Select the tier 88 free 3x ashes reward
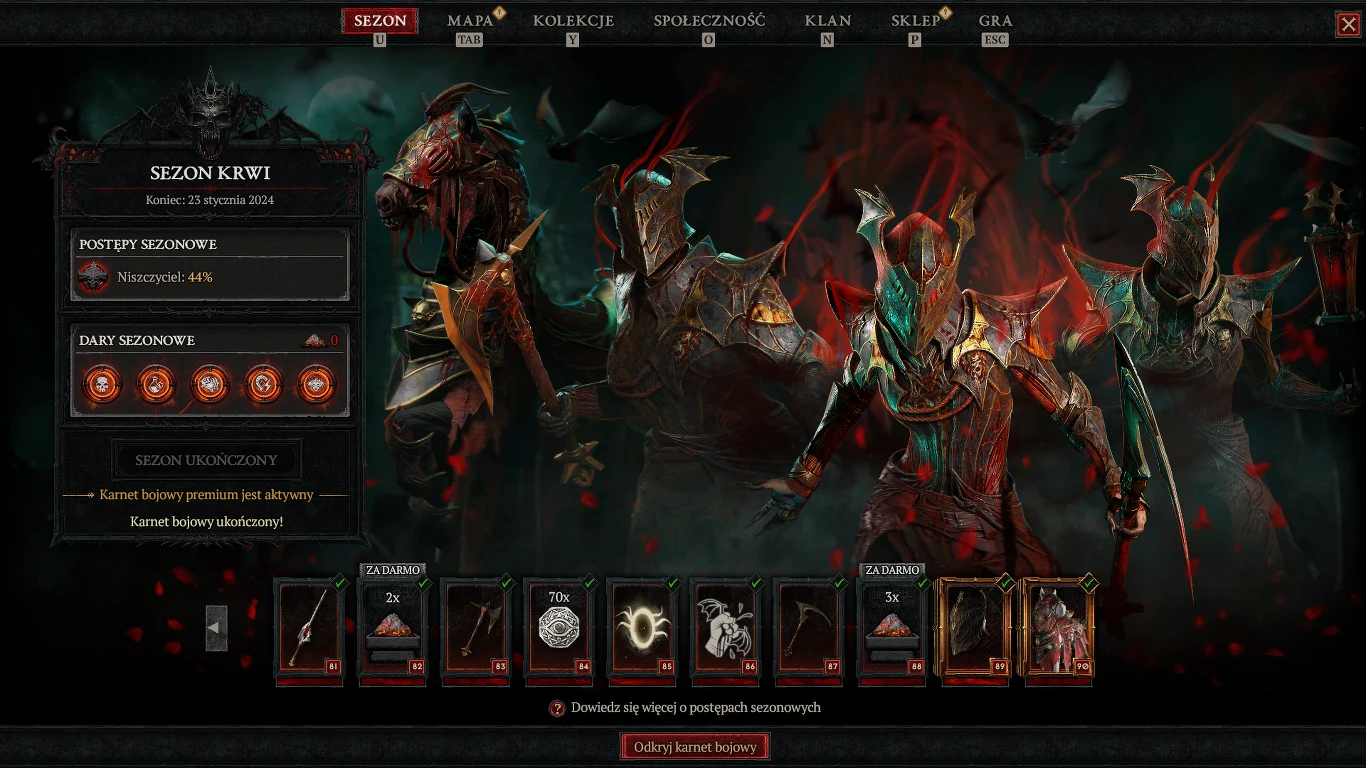Viewport: 1366px width, 768px height. pos(892,629)
